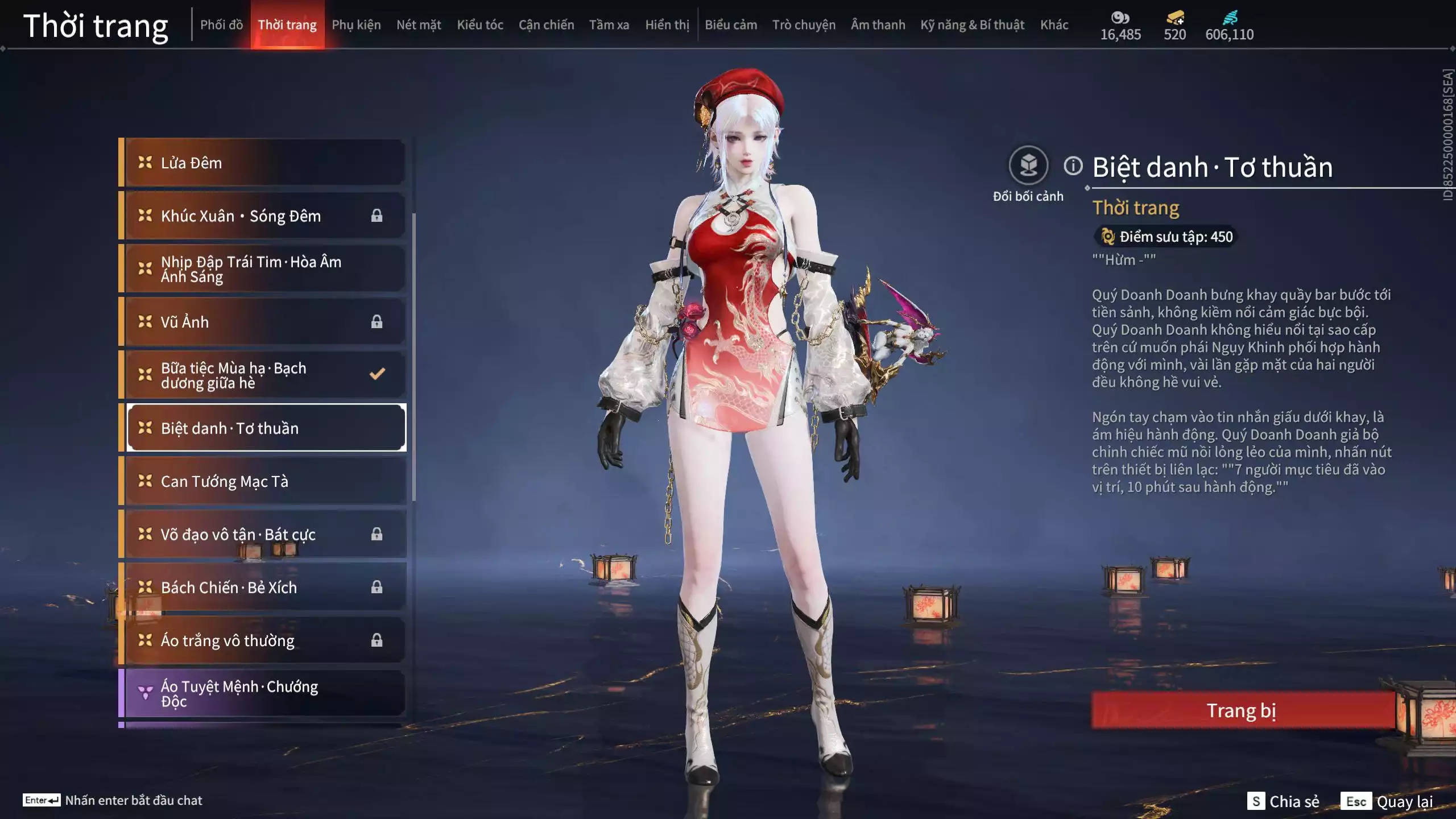Image resolution: width=1456 pixels, height=819 pixels.
Task: Go back with Quay lại
Action: pos(1387,801)
